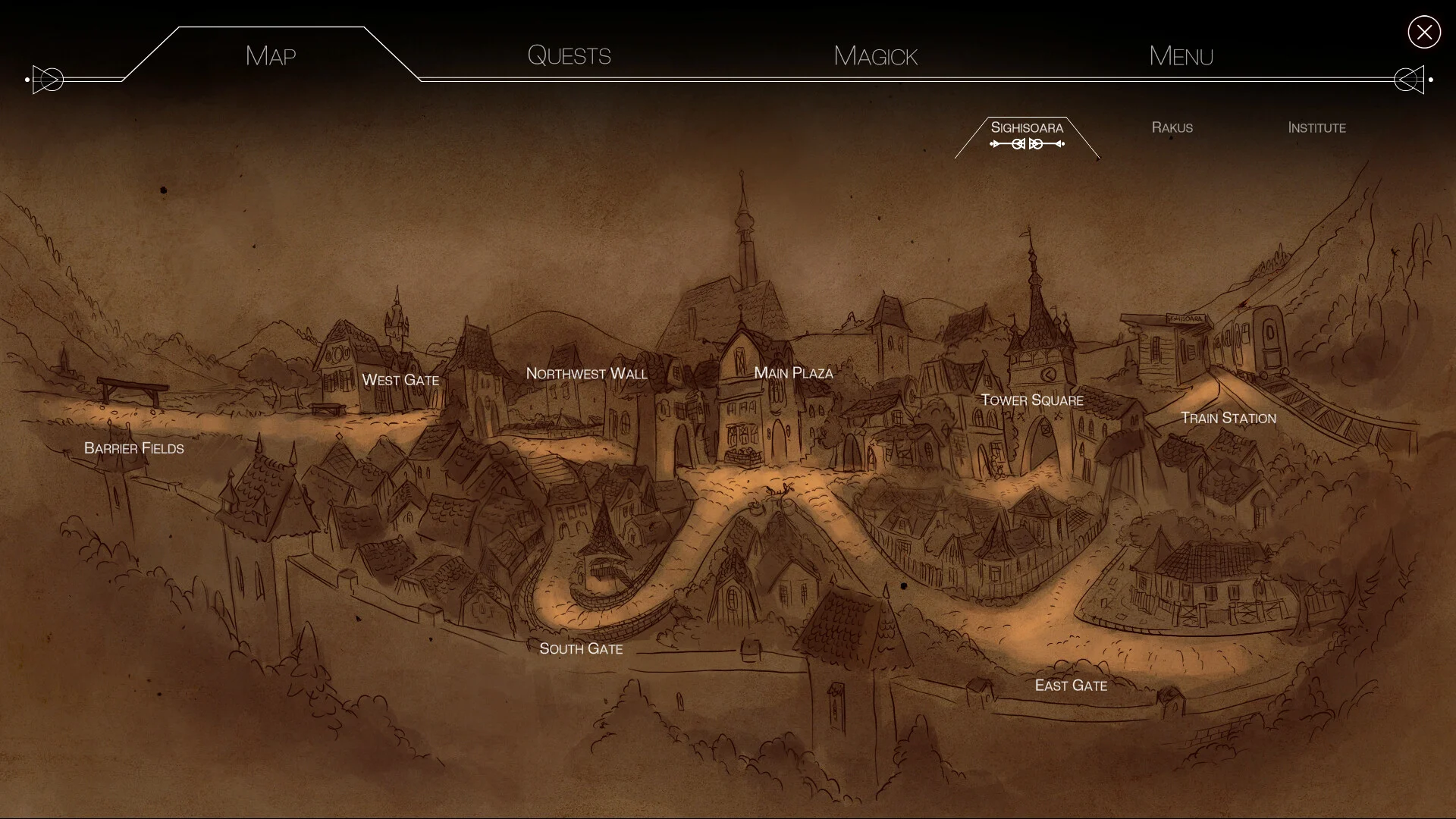The width and height of the screenshot is (1456, 819).
Task: Travel to the Train Station
Action: point(1228,418)
